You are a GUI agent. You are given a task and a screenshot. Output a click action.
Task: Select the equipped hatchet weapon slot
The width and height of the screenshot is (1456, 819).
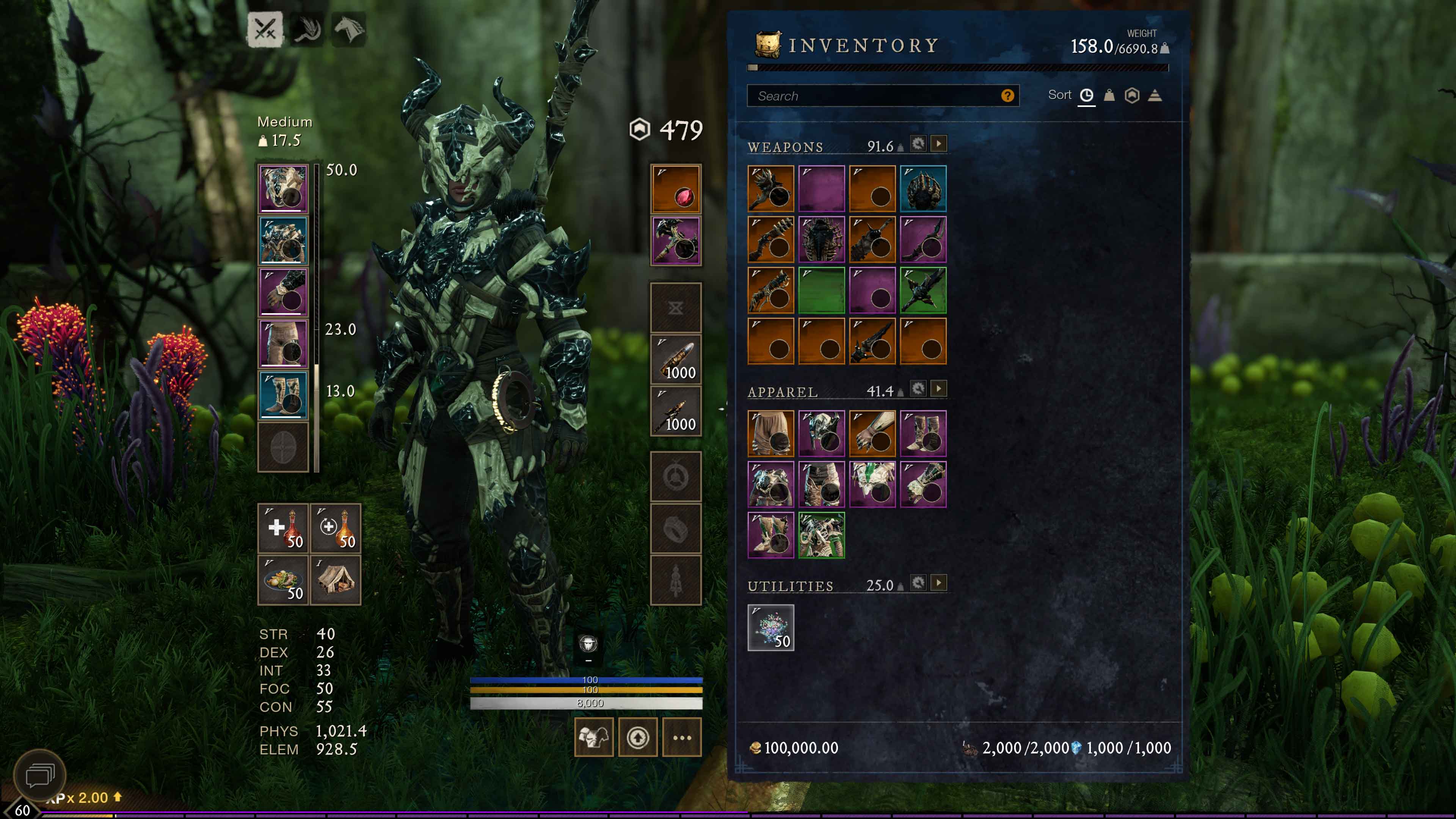coord(676,240)
